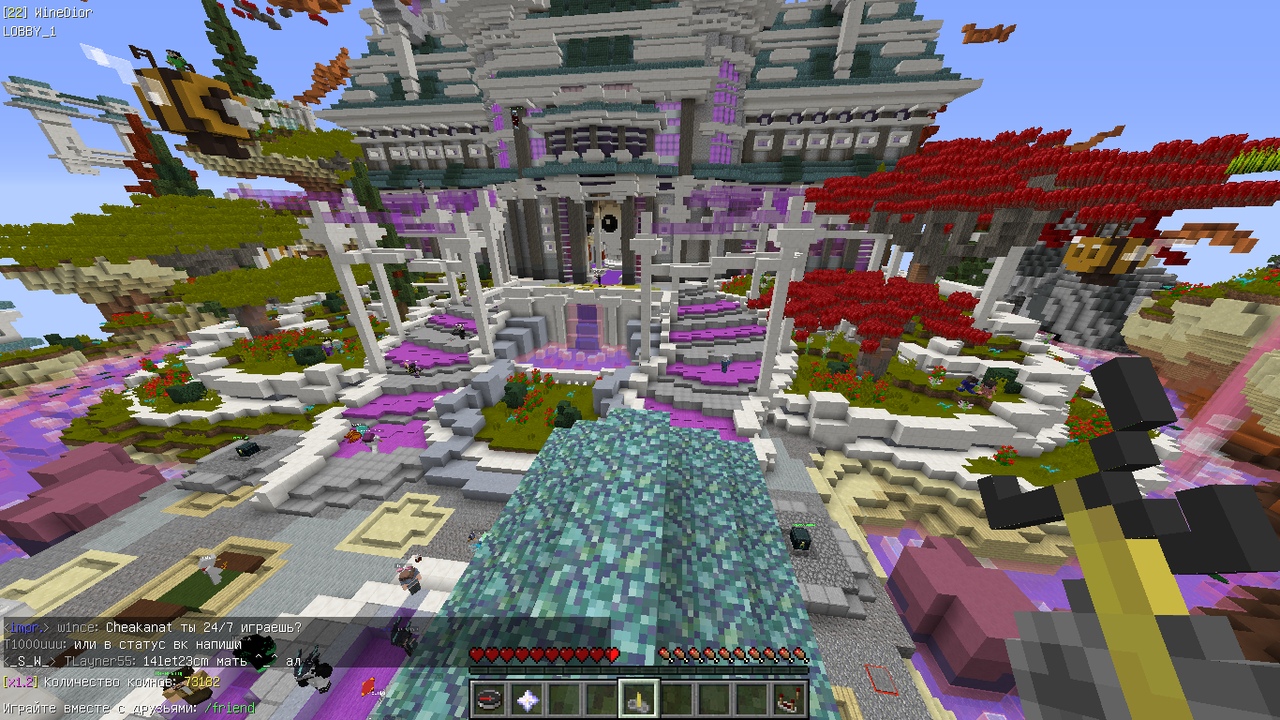Select the redstone comparator hotbar slot
The width and height of the screenshot is (1280, 720).
point(790,698)
